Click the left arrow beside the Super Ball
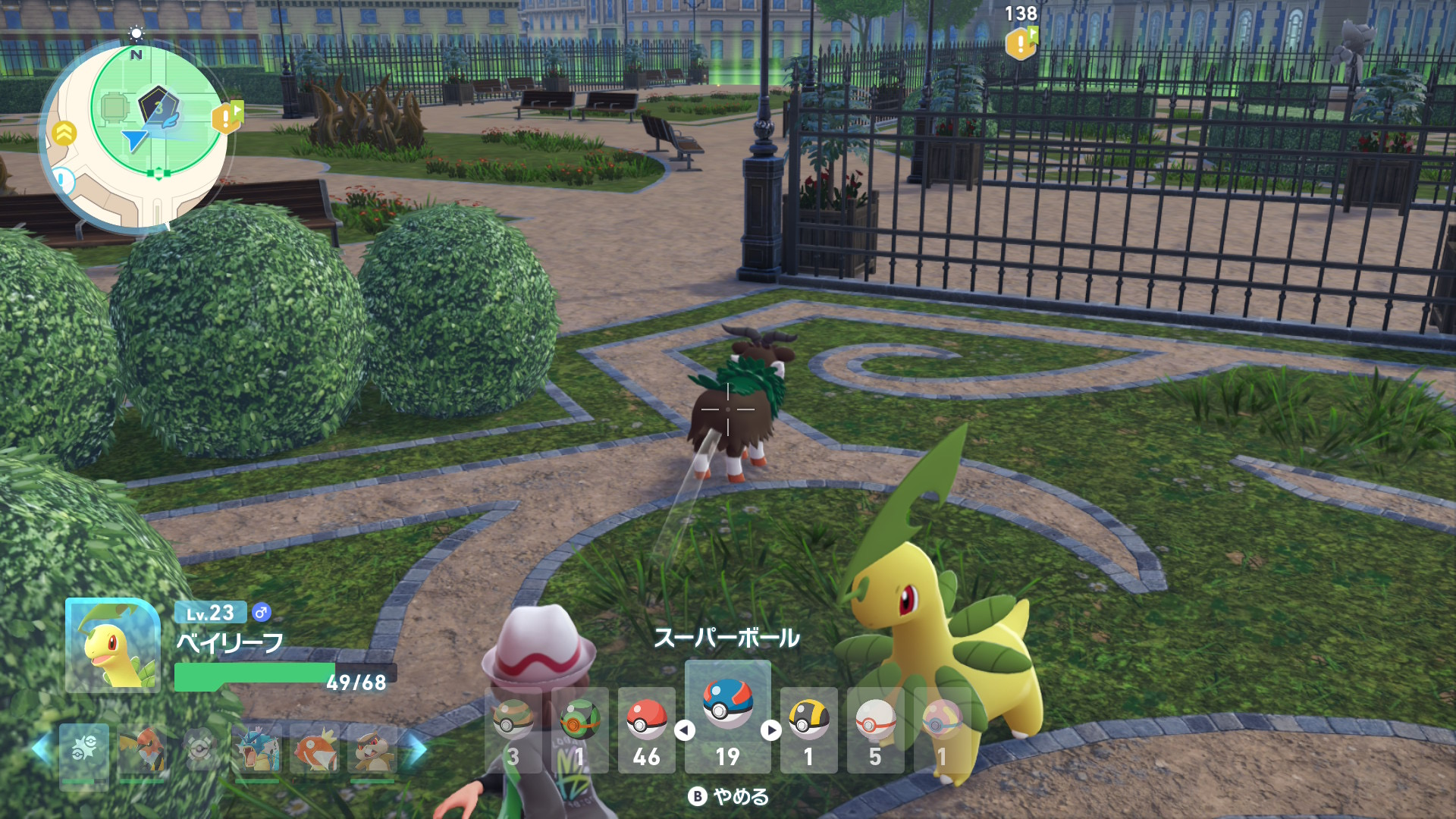The width and height of the screenshot is (1456, 819). [x=685, y=730]
